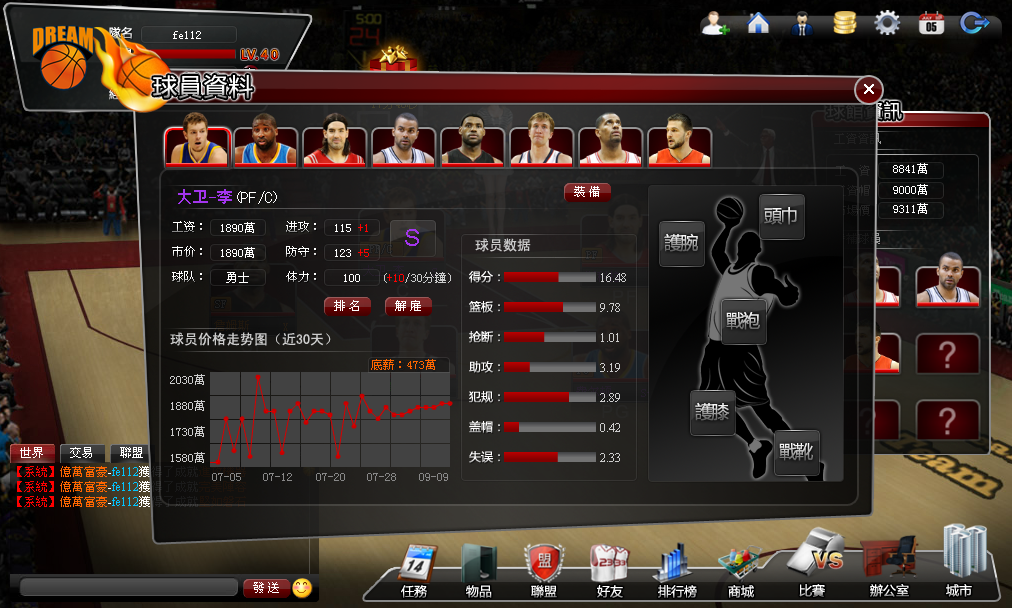Show the 排行榜 leaderboard

tap(677, 571)
